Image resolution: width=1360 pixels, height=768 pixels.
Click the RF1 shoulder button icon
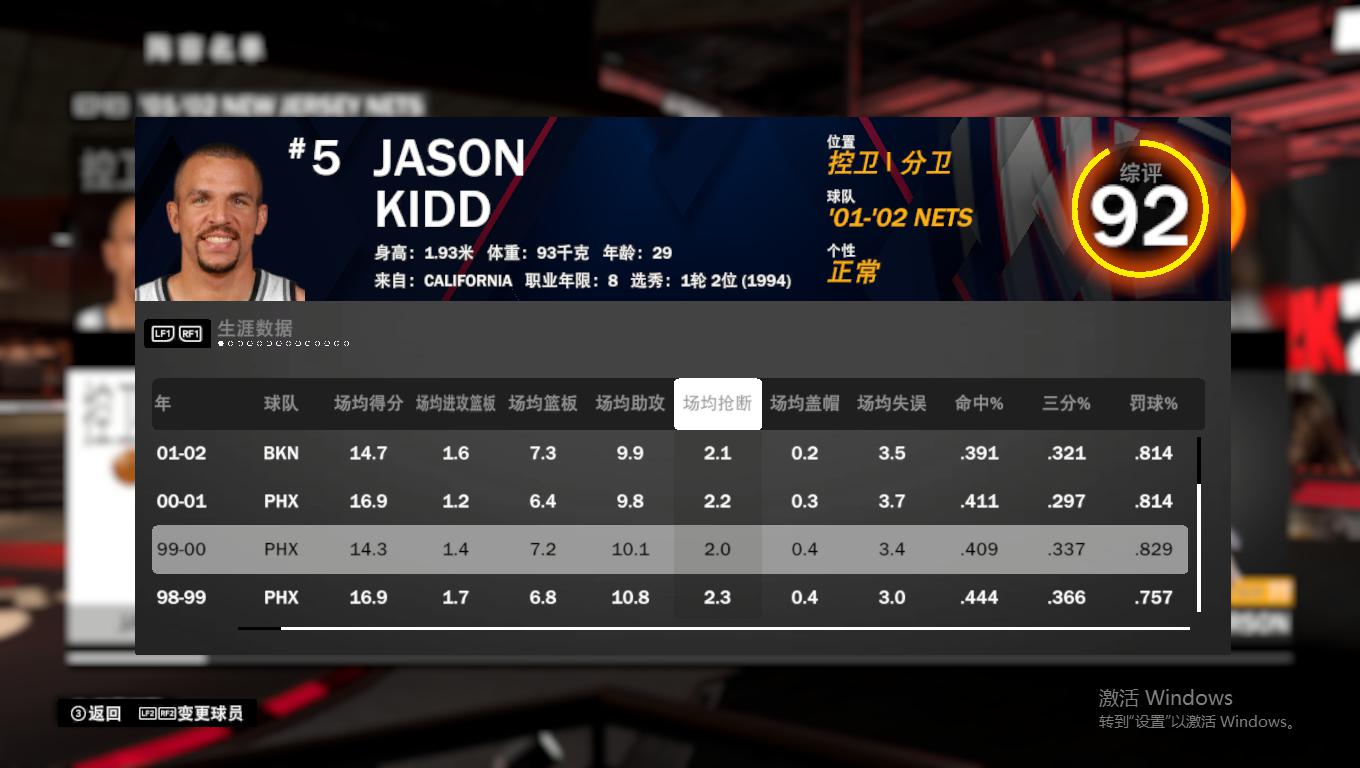pos(192,332)
